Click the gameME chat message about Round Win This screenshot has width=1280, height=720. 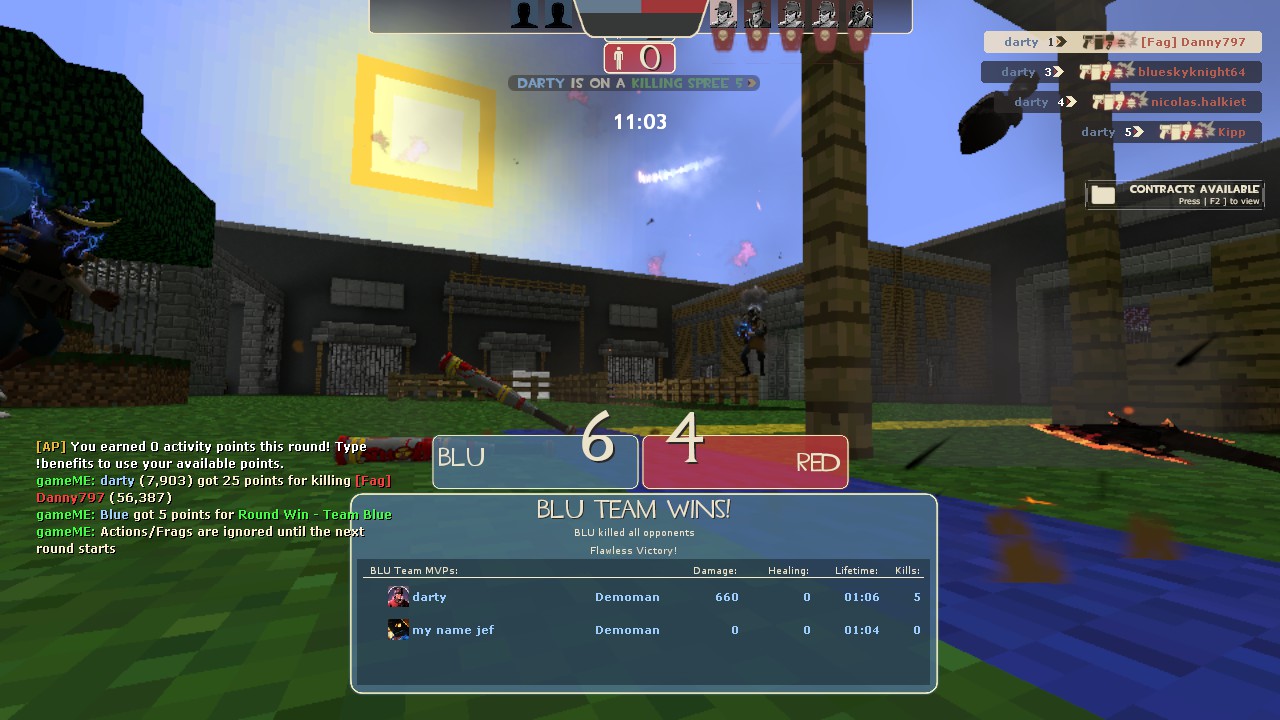pos(214,514)
